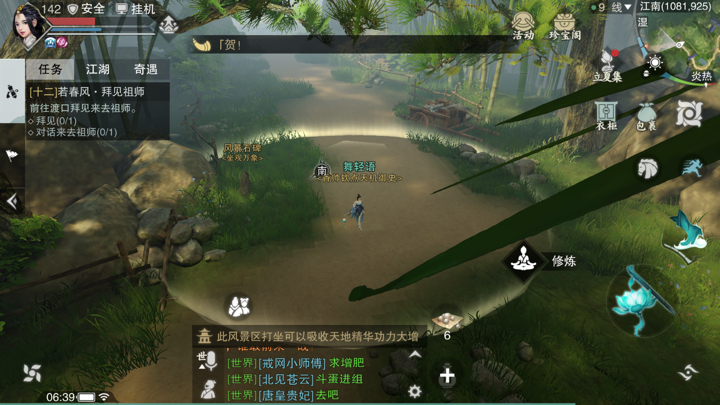The image size is (720, 405).
Task: Toggle 挂机 auto-battle mode
Action: [136, 9]
